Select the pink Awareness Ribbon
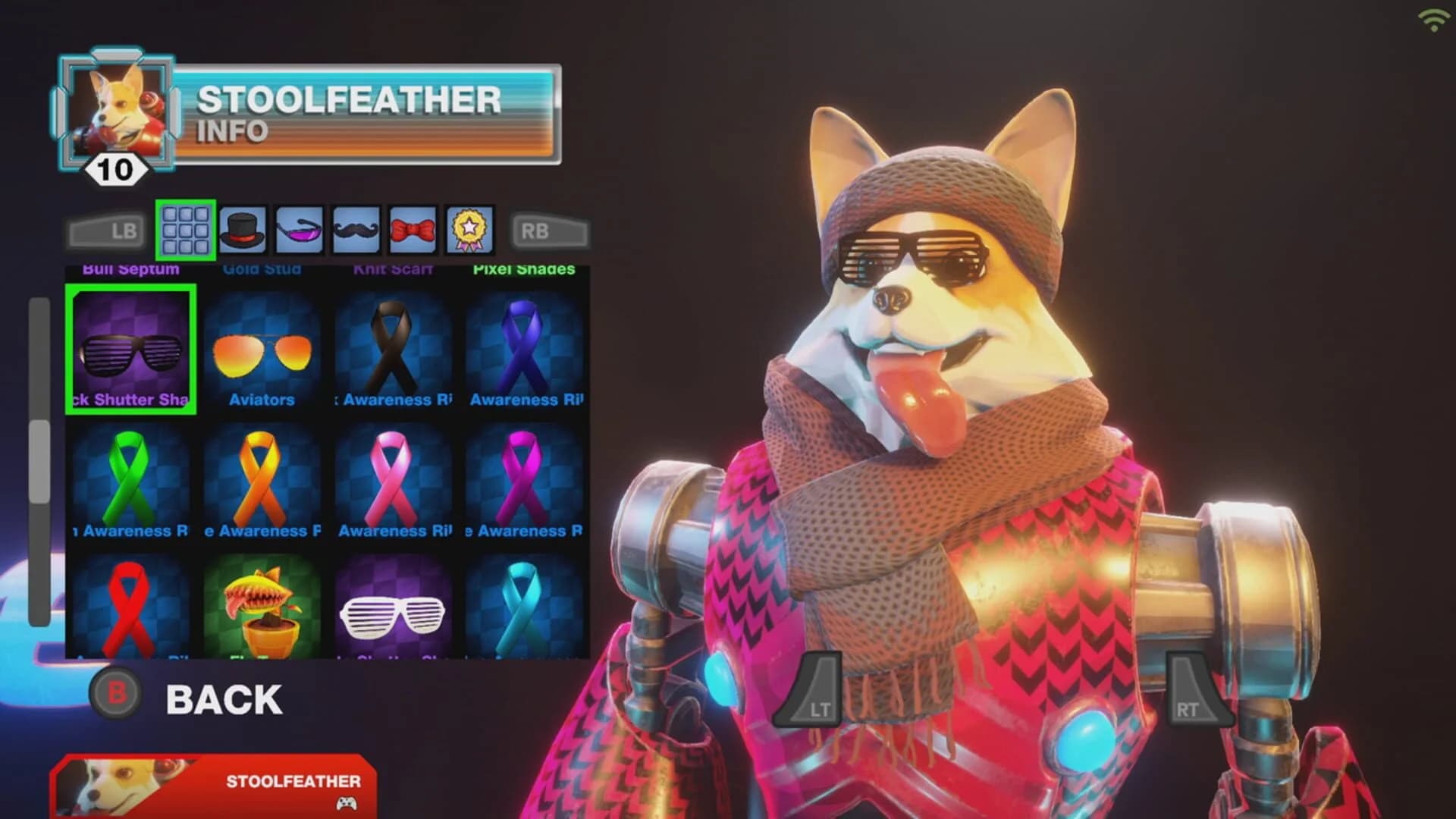The width and height of the screenshot is (1456, 819). (x=393, y=478)
